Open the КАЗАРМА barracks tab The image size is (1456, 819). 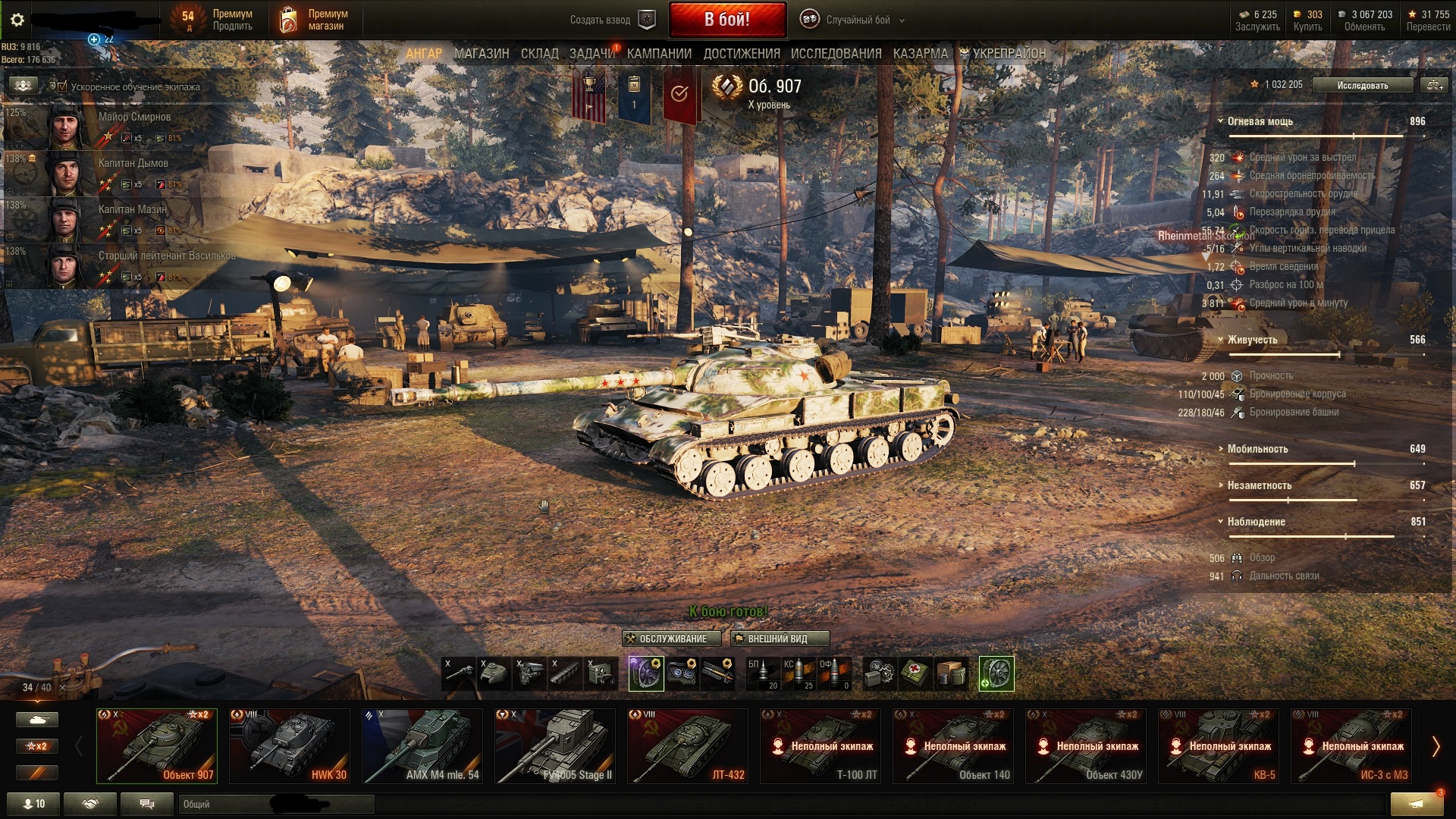(x=920, y=54)
